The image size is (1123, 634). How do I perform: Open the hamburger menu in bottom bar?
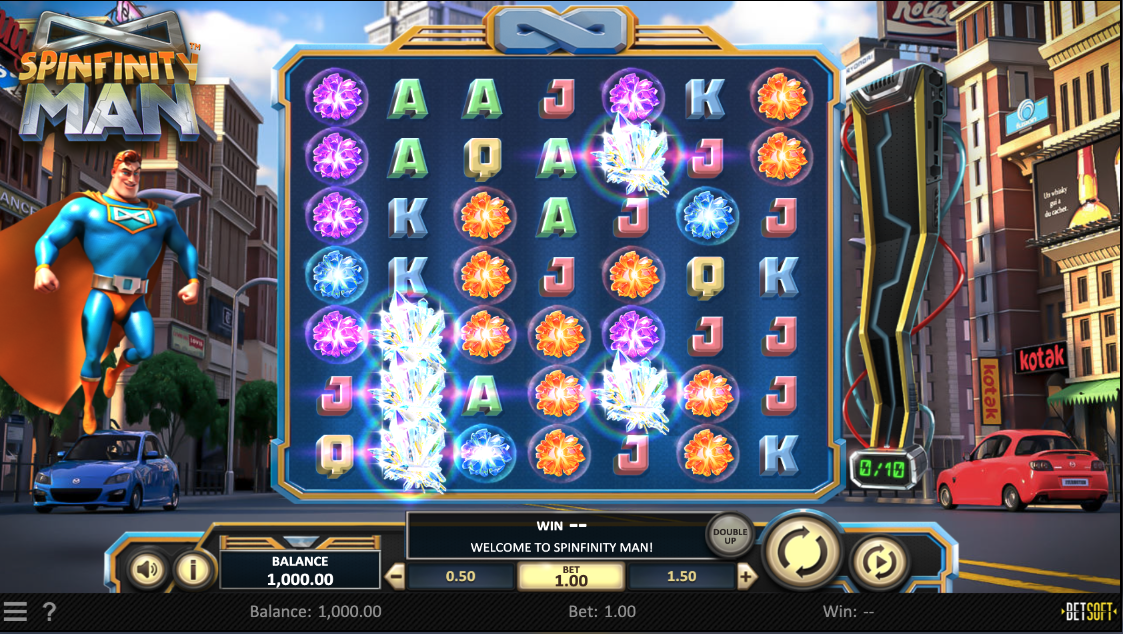15,611
